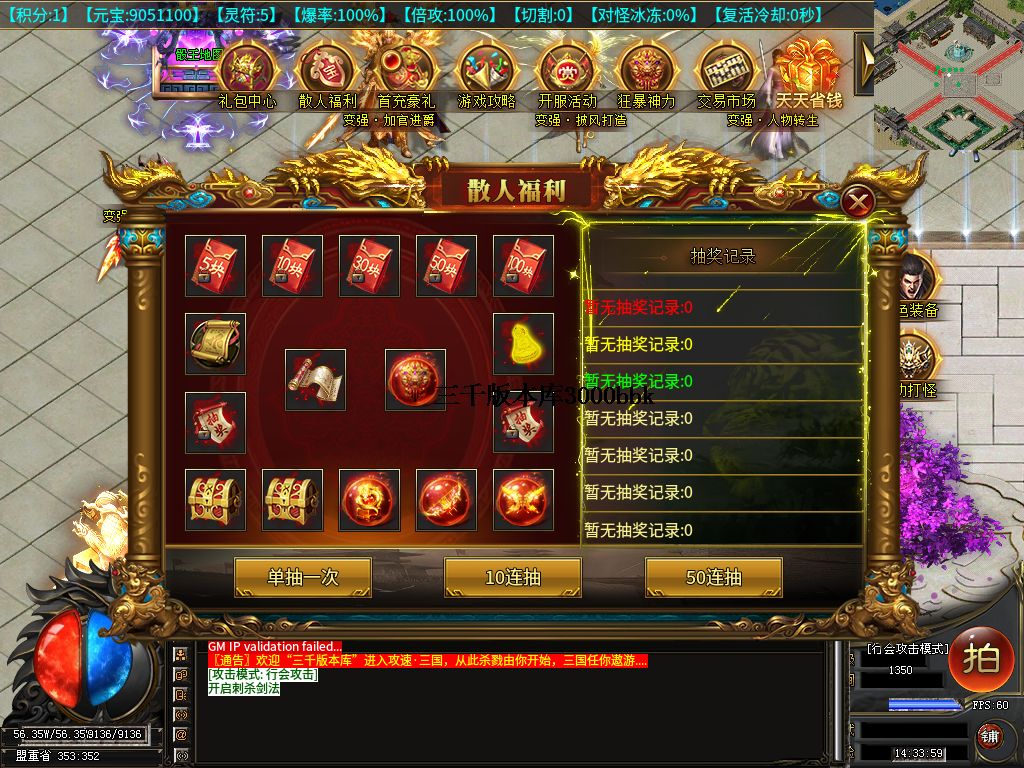Draw once with the 单抽一次 button

coord(302,577)
